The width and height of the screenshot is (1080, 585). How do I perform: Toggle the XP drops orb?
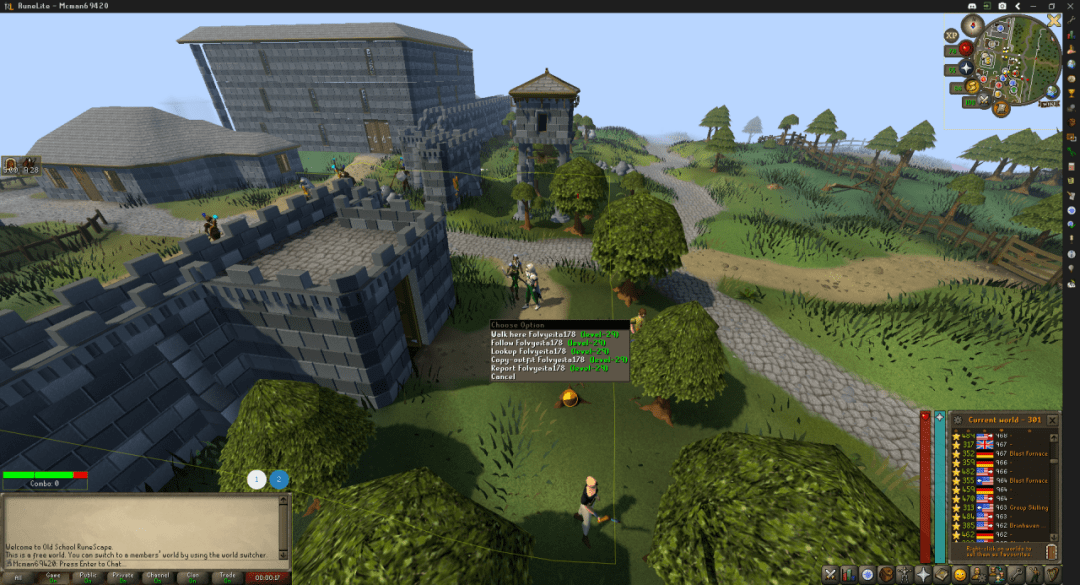tap(951, 35)
